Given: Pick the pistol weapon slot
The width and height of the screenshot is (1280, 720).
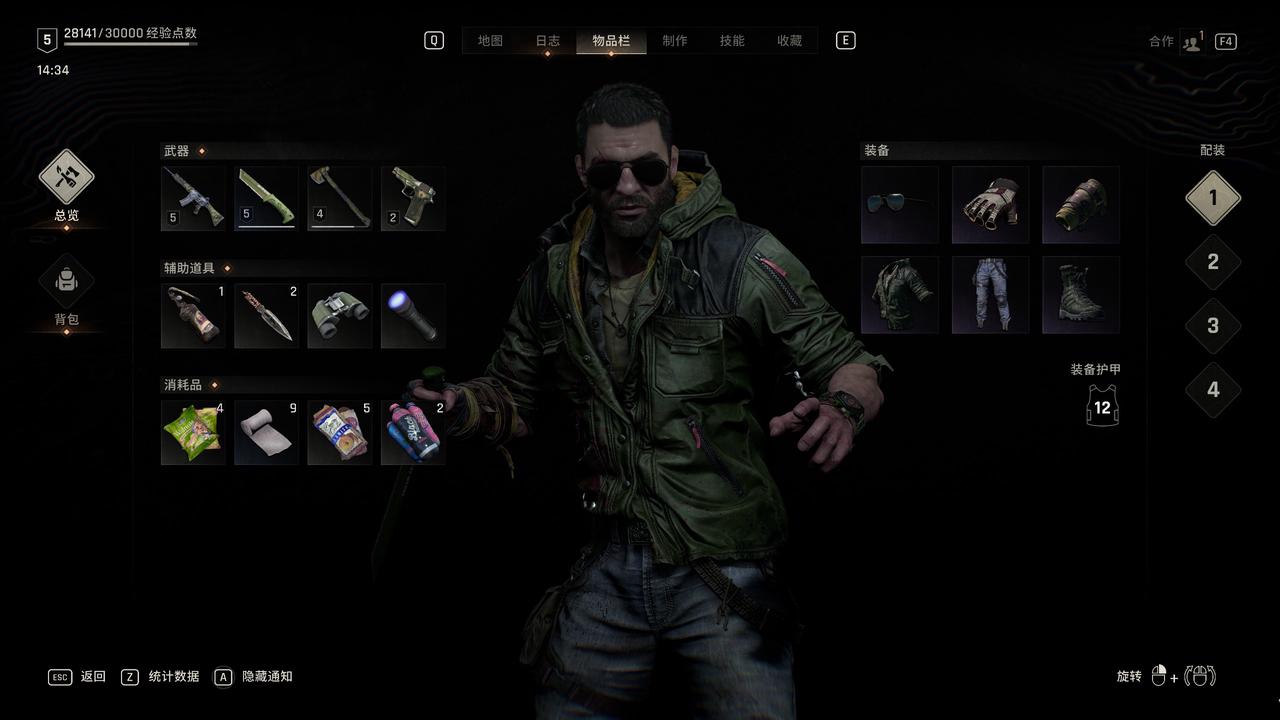Looking at the screenshot, I should 413,198.
